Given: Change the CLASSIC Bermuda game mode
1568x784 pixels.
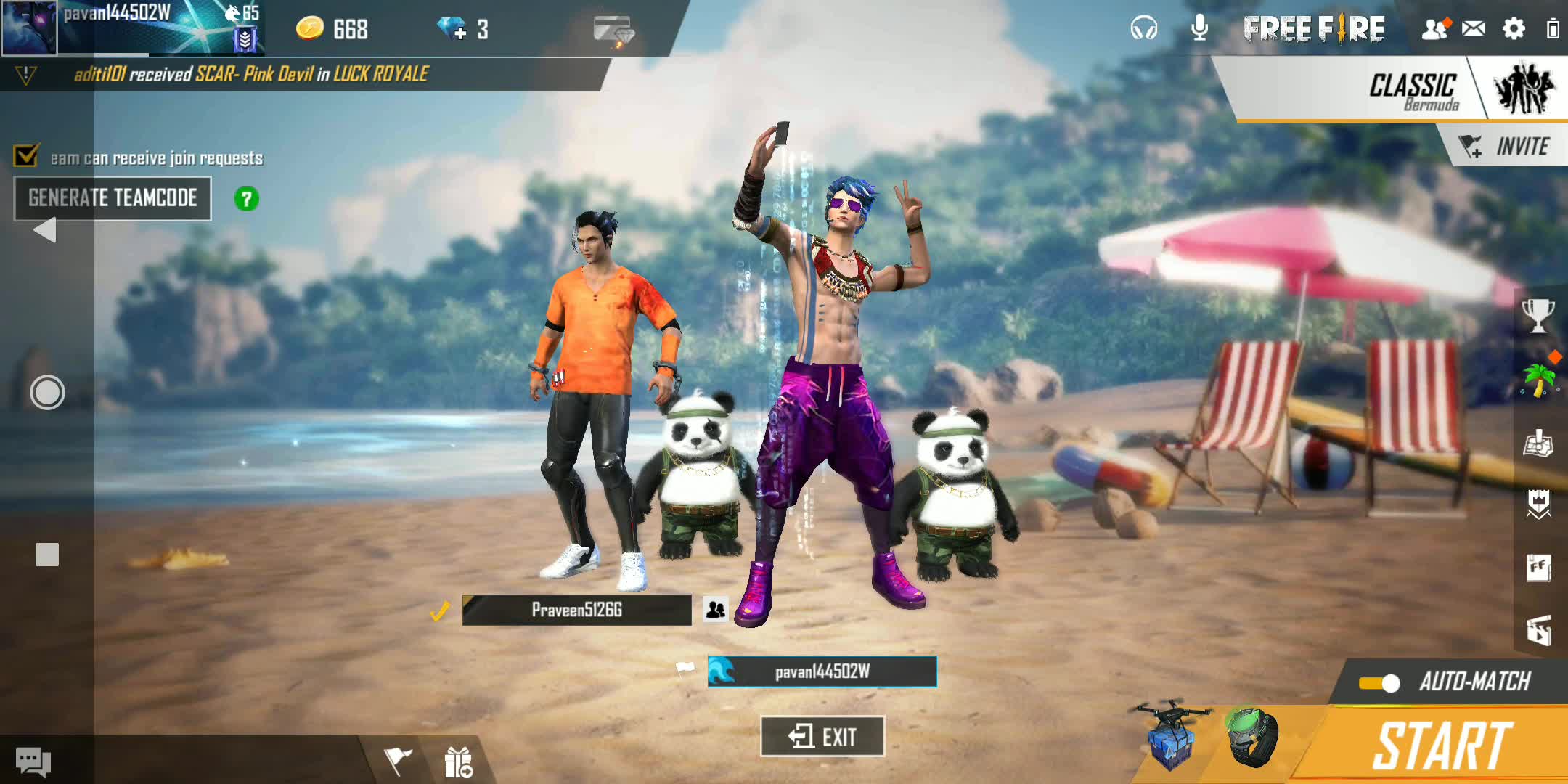Looking at the screenshot, I should (1412, 91).
